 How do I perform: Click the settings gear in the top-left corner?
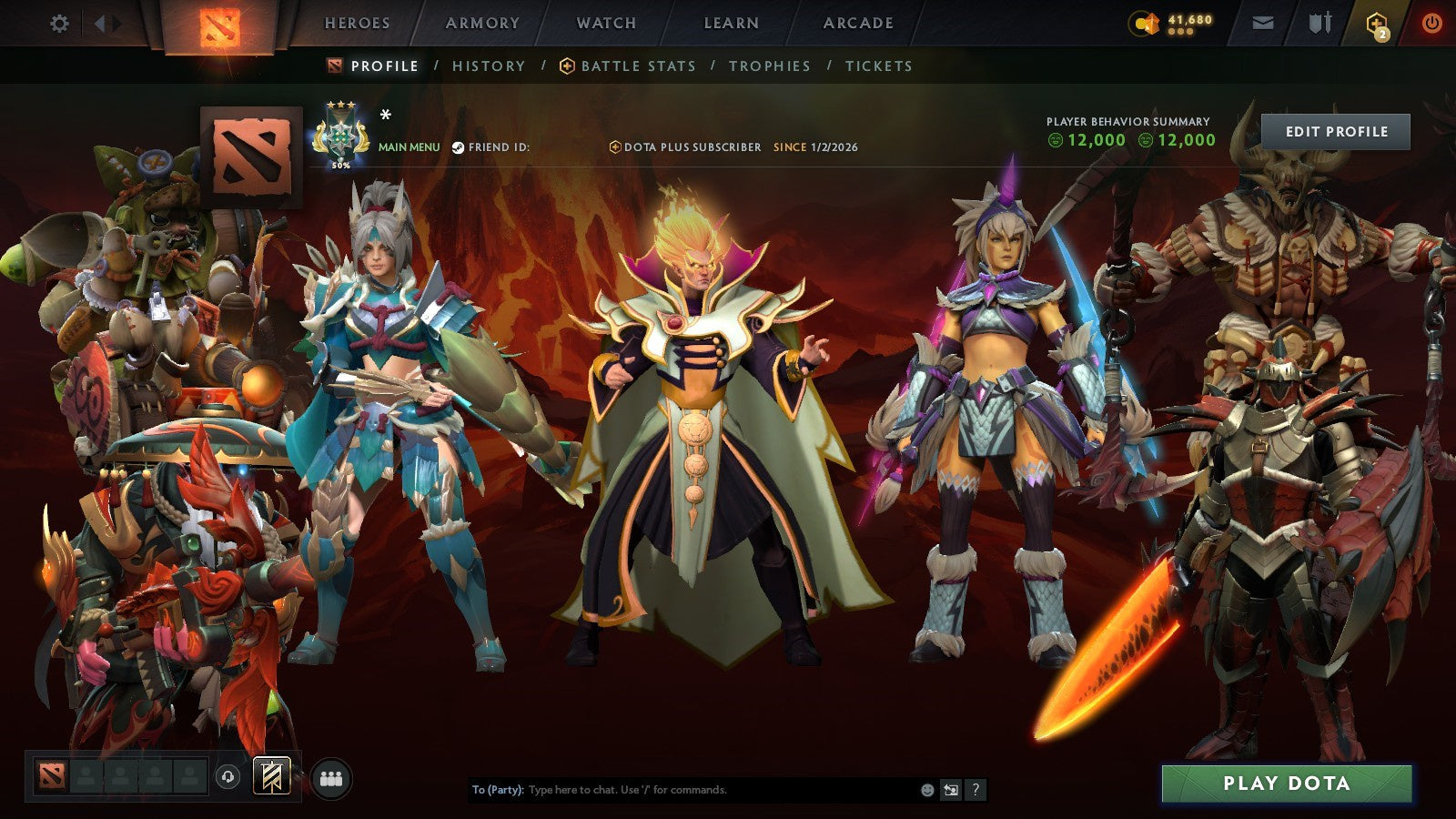[59, 23]
